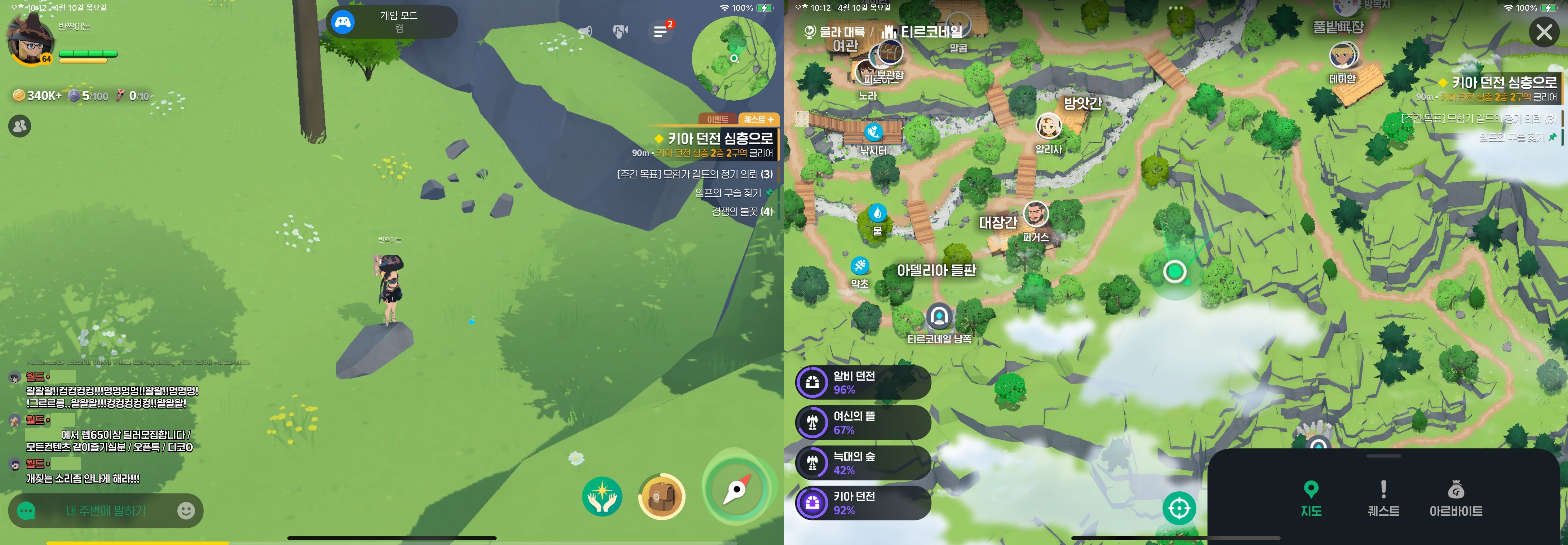Screen dimensions: 1568x545
Task: Open the glowing hands skill button
Action: 602,496
